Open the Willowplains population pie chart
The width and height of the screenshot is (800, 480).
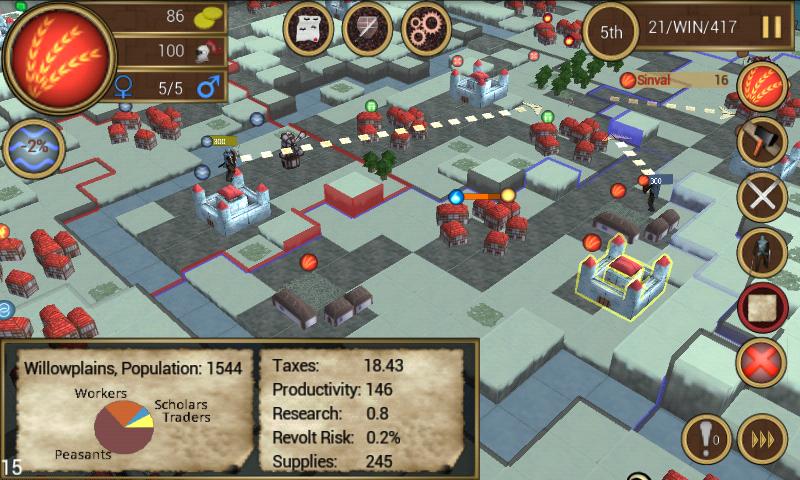pos(123,425)
